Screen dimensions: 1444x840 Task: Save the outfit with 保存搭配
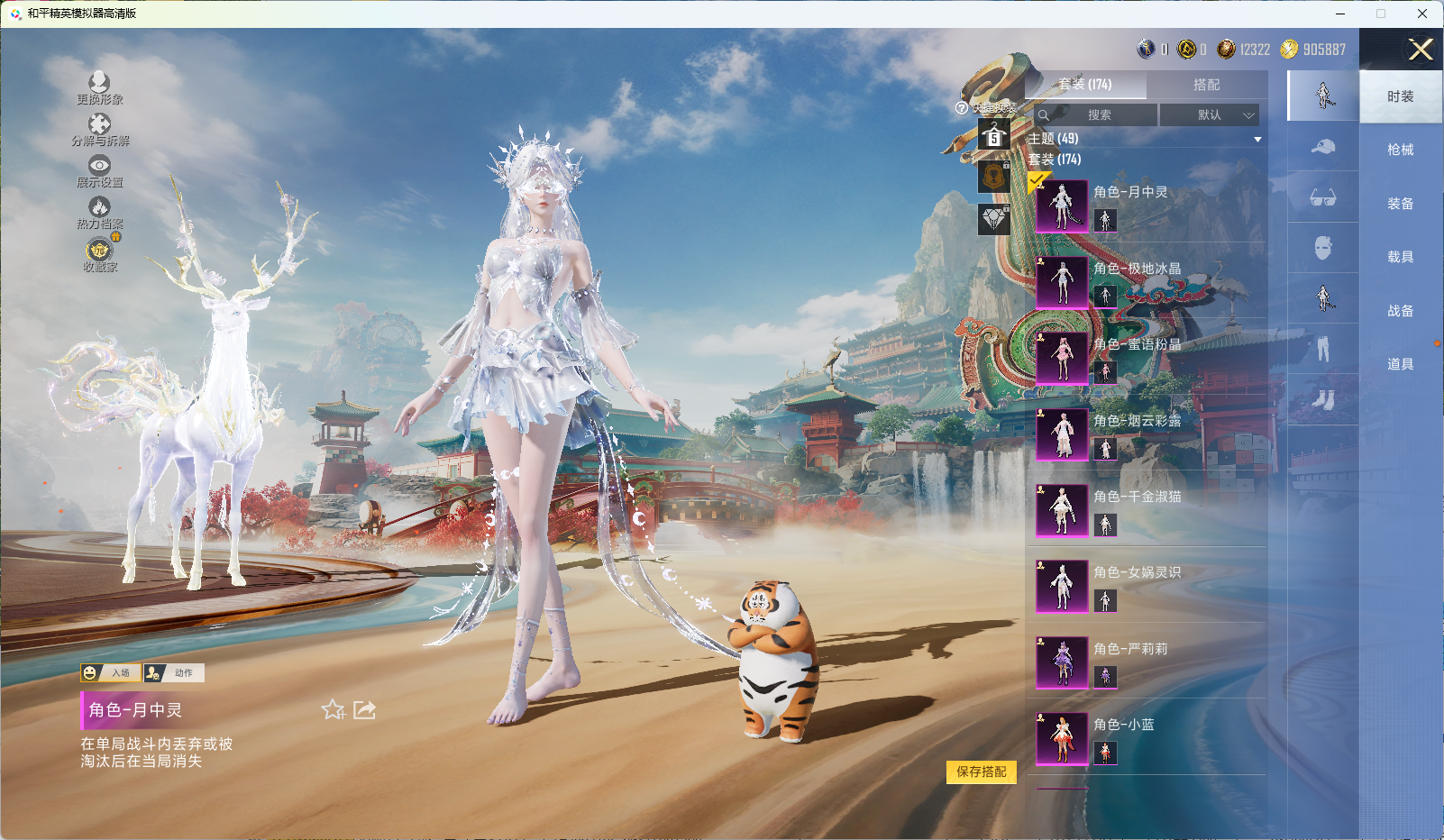tap(981, 772)
